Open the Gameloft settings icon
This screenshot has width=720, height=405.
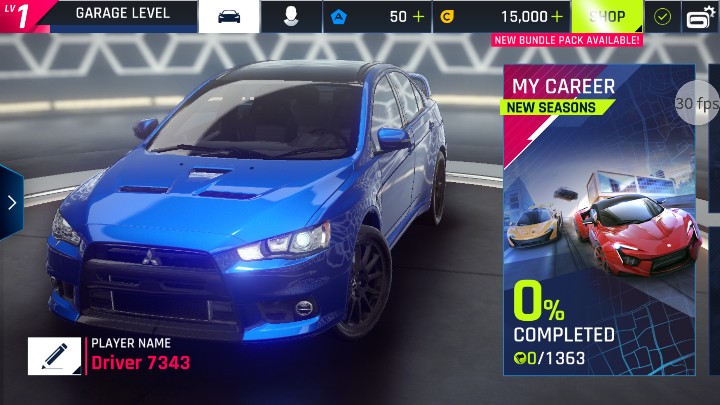tap(699, 17)
